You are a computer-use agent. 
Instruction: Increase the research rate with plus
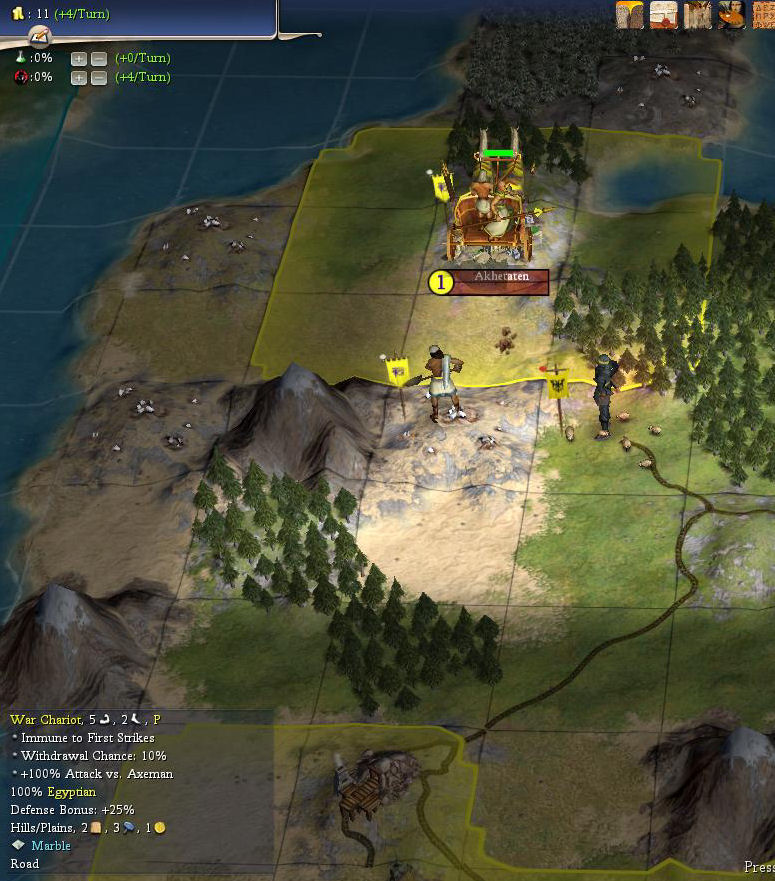79,59
